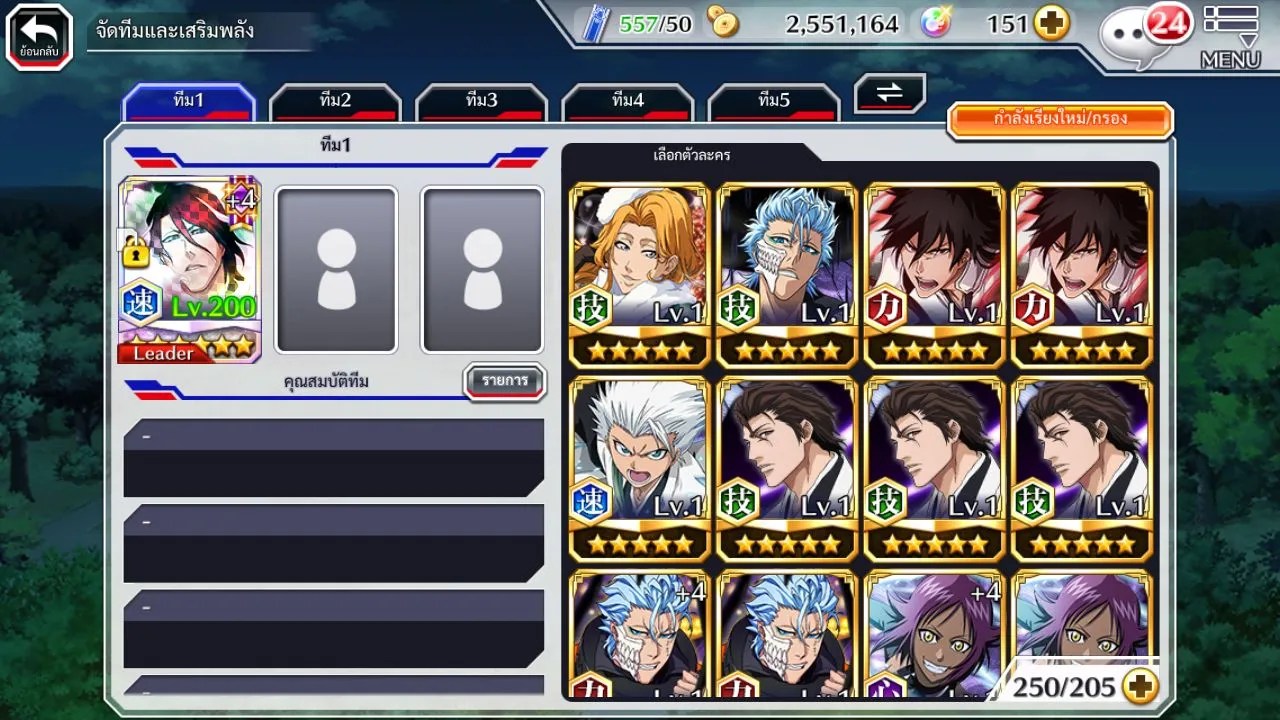Screen dimensions: 1280x720
Task: Select the Lv.200 Leader character slot
Action: click(x=190, y=270)
